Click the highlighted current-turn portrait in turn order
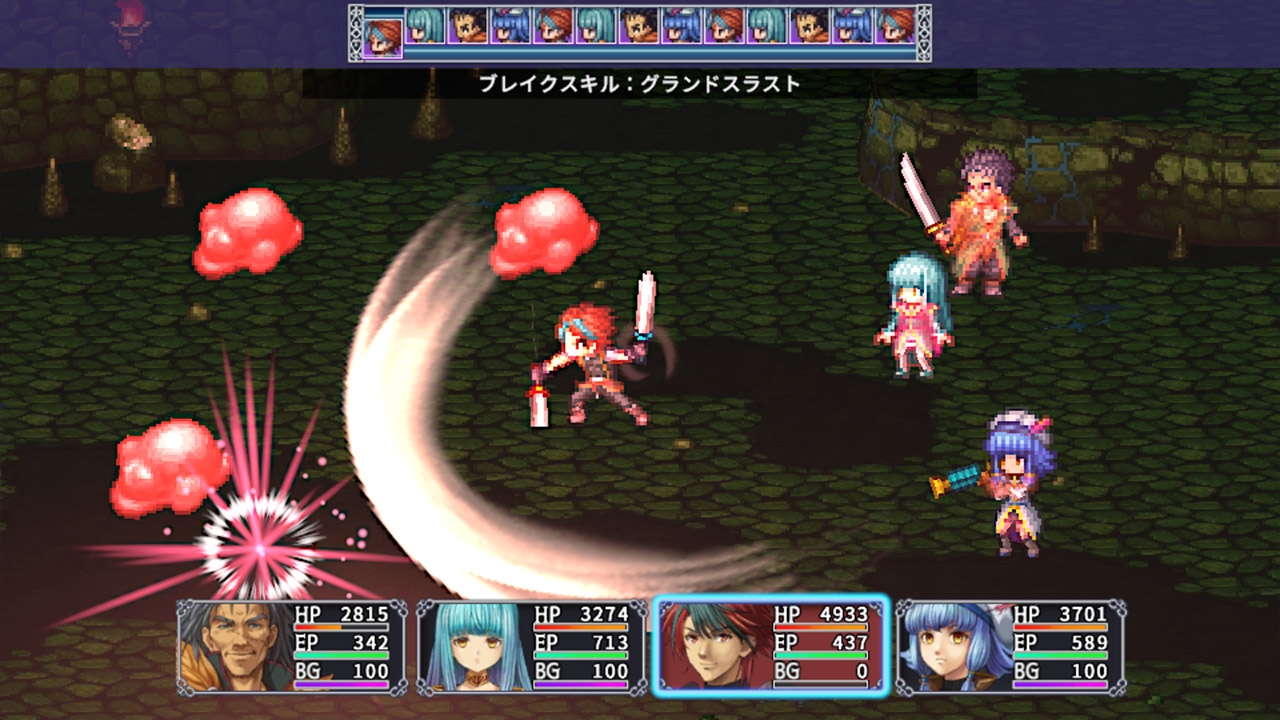This screenshot has width=1280, height=720. pyautogui.click(x=382, y=33)
